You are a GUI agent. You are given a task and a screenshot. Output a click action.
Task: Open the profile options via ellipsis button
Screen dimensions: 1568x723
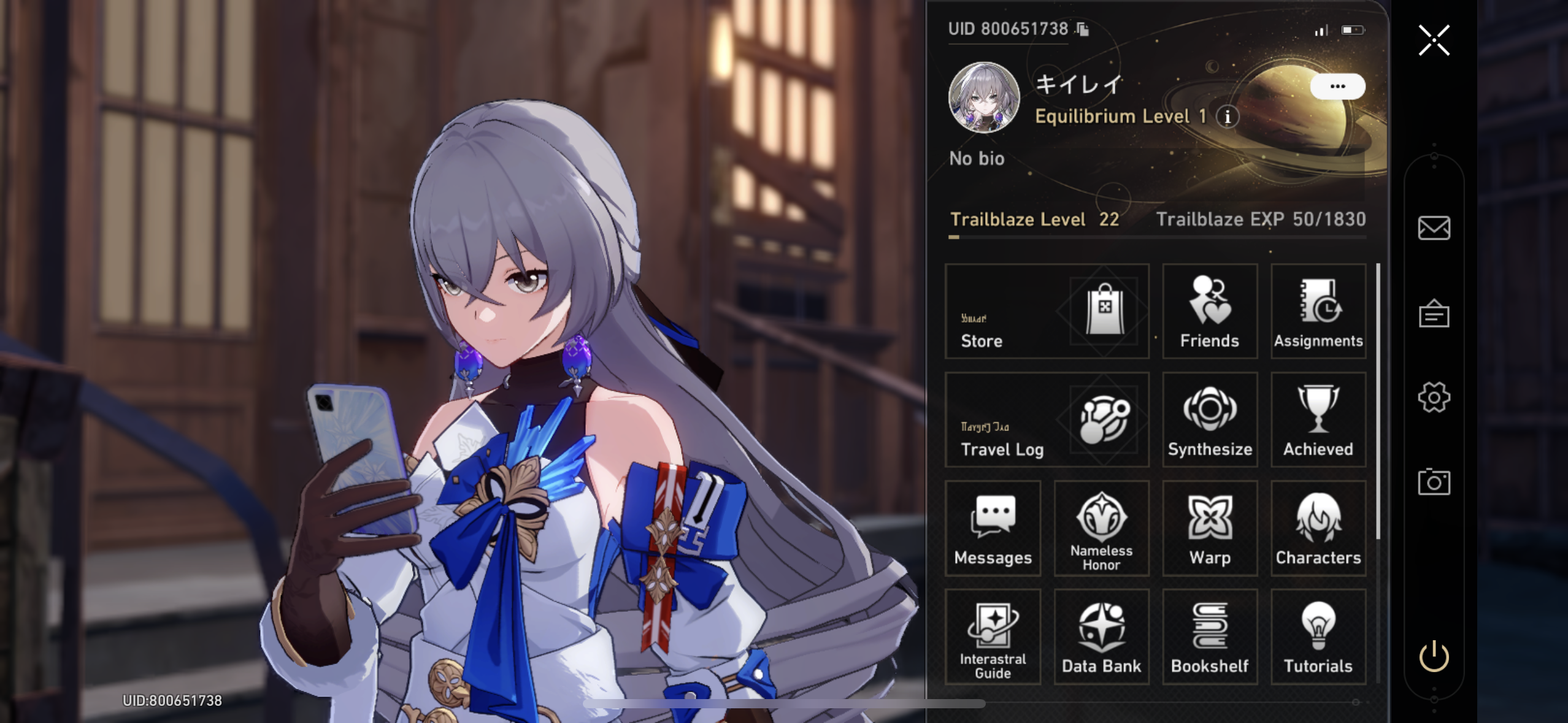[x=1339, y=86]
